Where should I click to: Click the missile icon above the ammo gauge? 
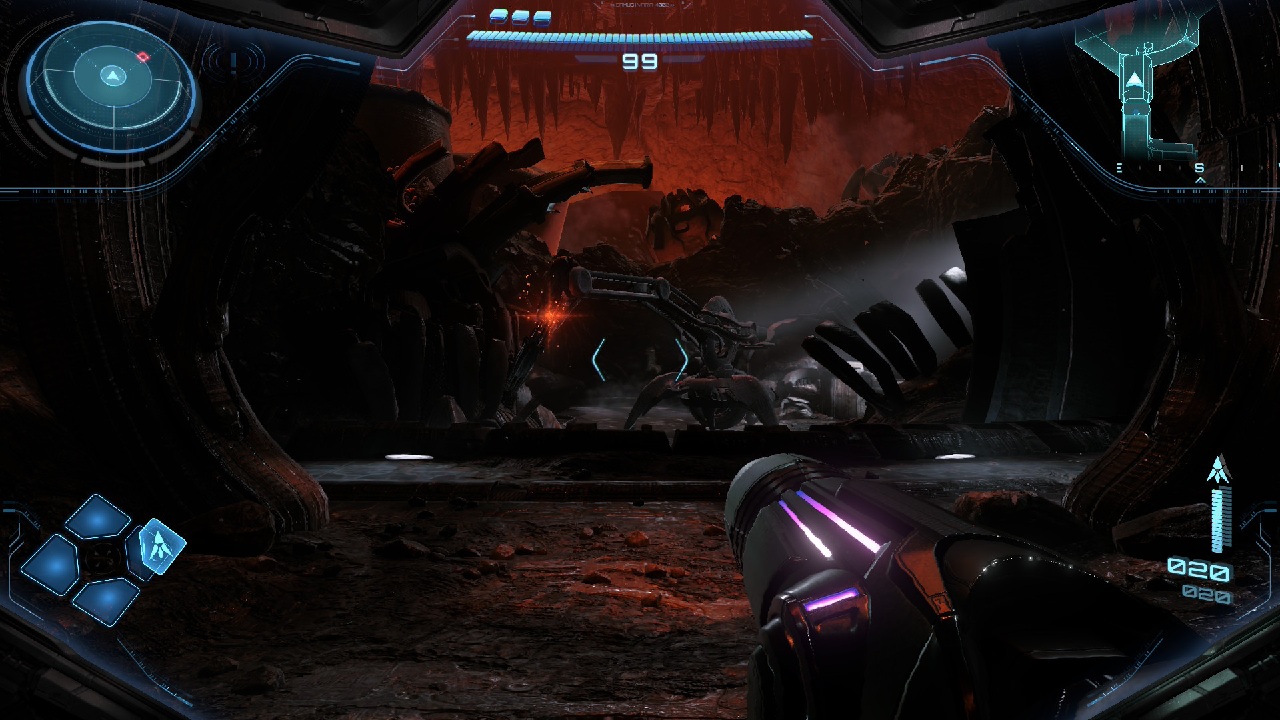pyautogui.click(x=1218, y=469)
